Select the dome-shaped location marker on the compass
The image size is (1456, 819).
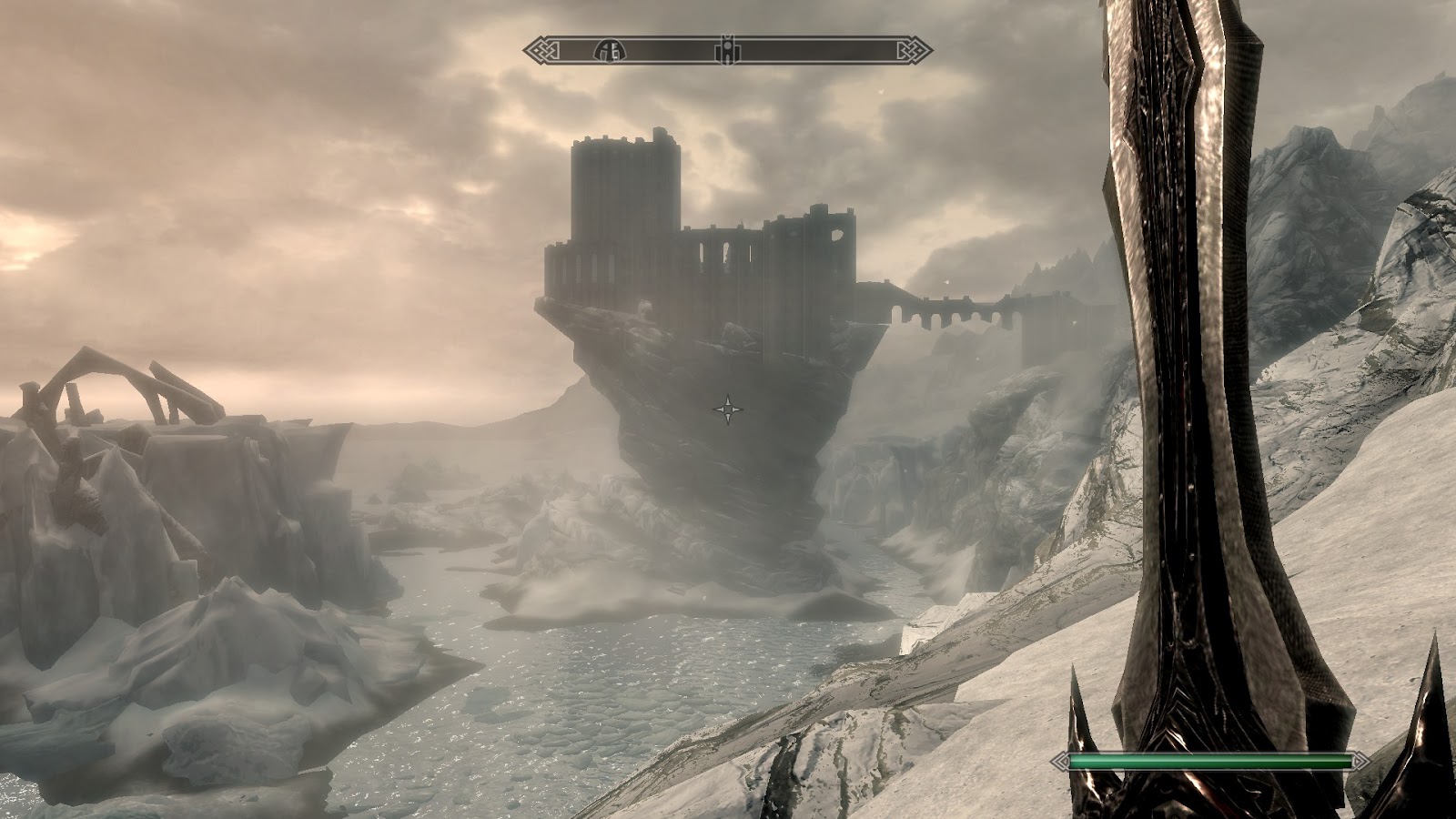click(x=609, y=50)
